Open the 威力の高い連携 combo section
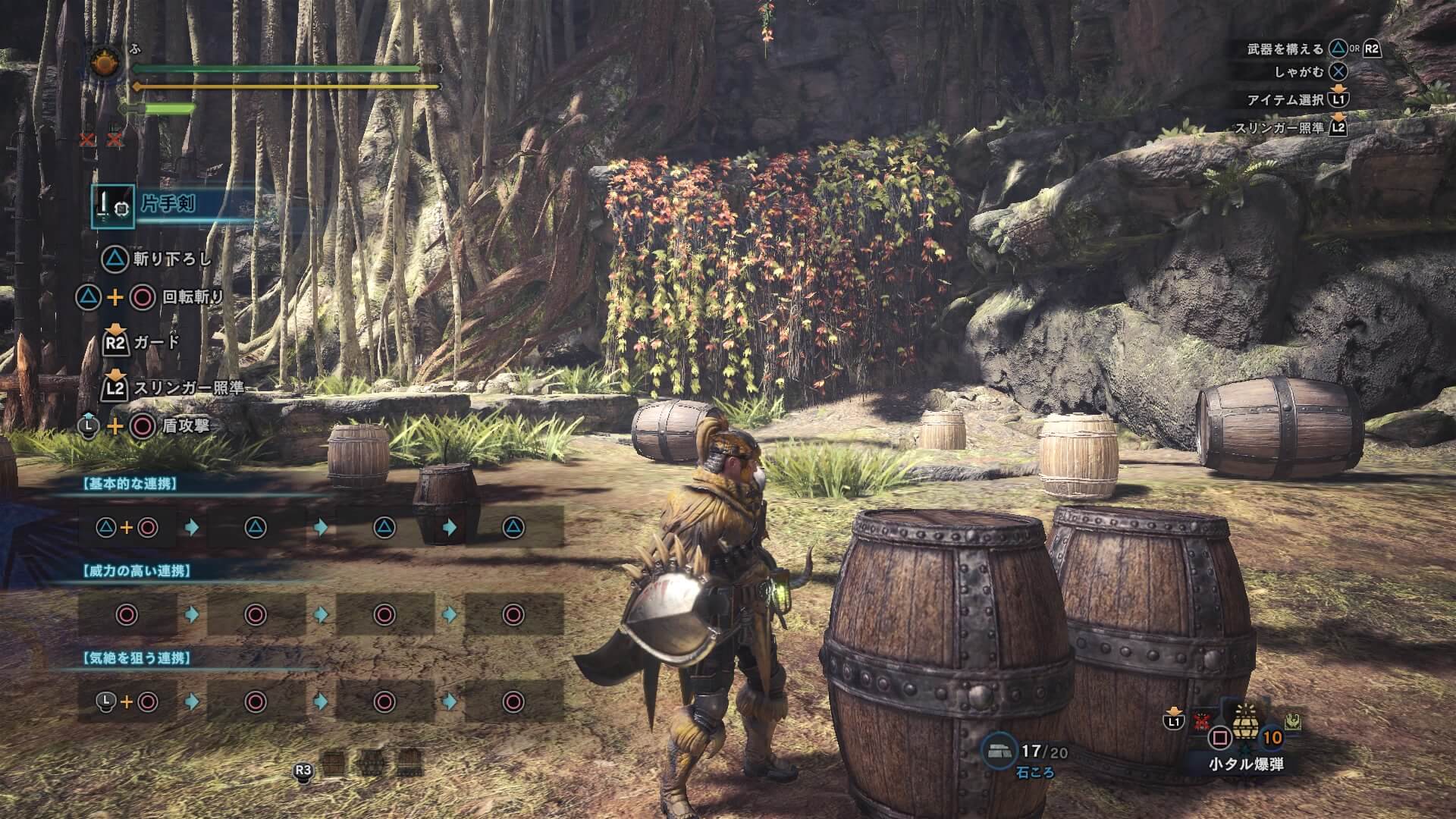 coord(136,571)
